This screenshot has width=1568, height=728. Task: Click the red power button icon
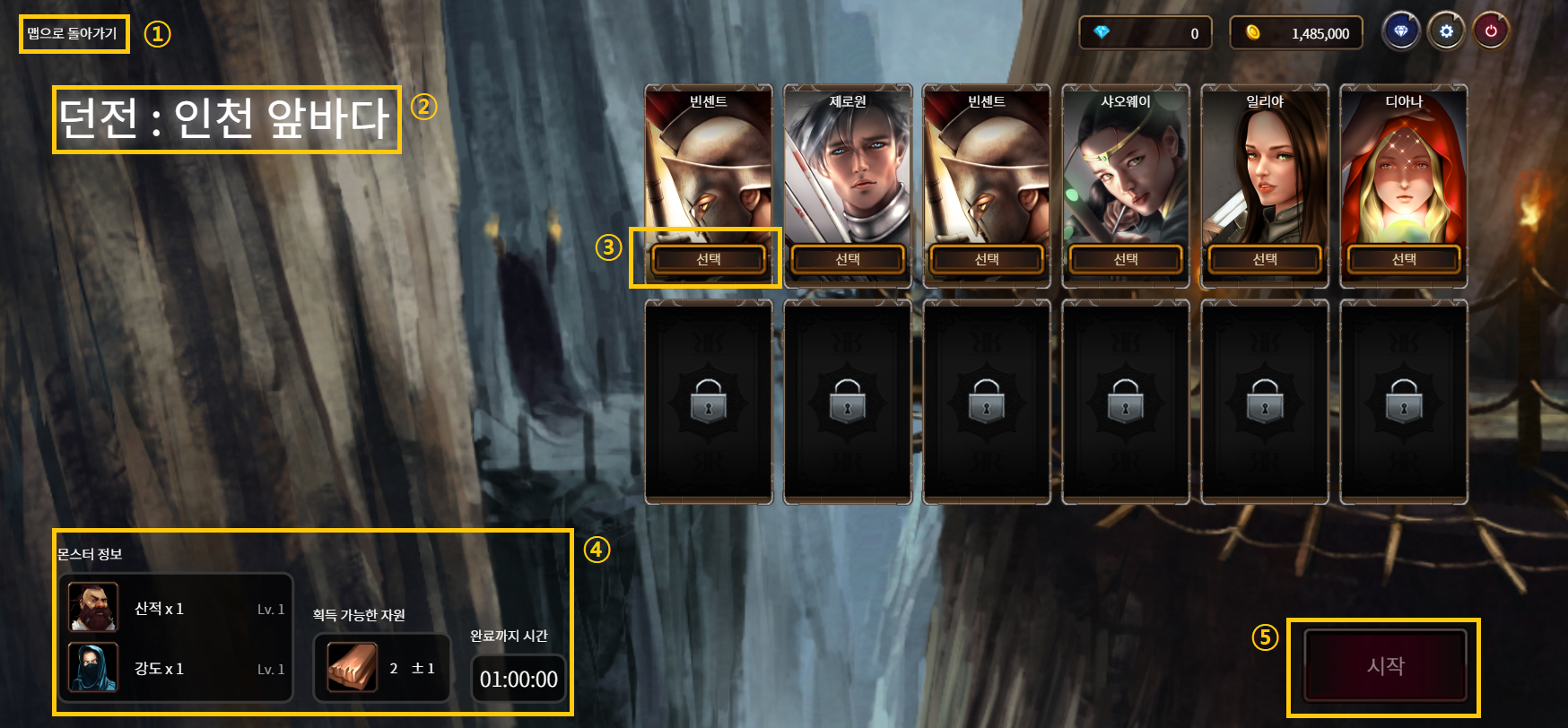click(x=1491, y=32)
